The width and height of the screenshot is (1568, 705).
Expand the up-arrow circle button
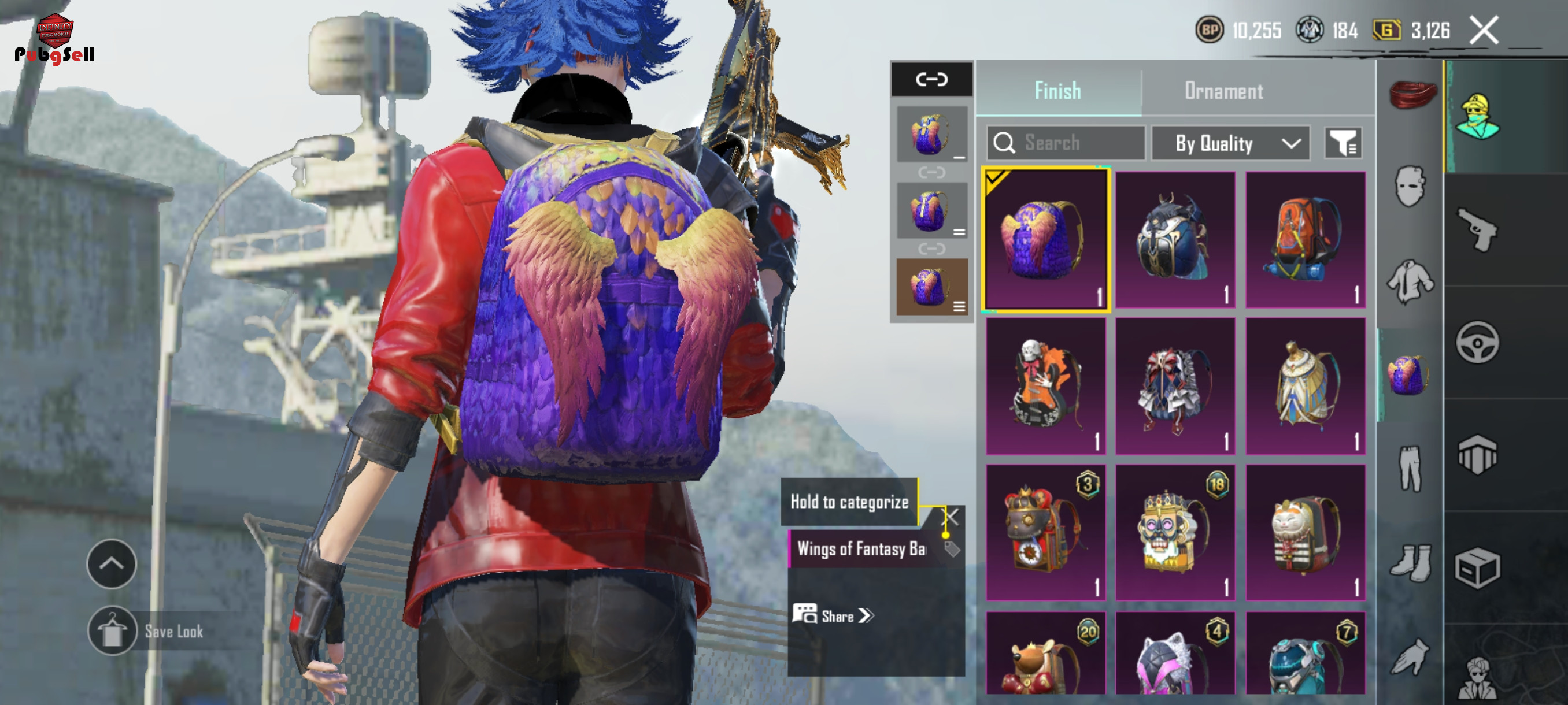pyautogui.click(x=112, y=563)
